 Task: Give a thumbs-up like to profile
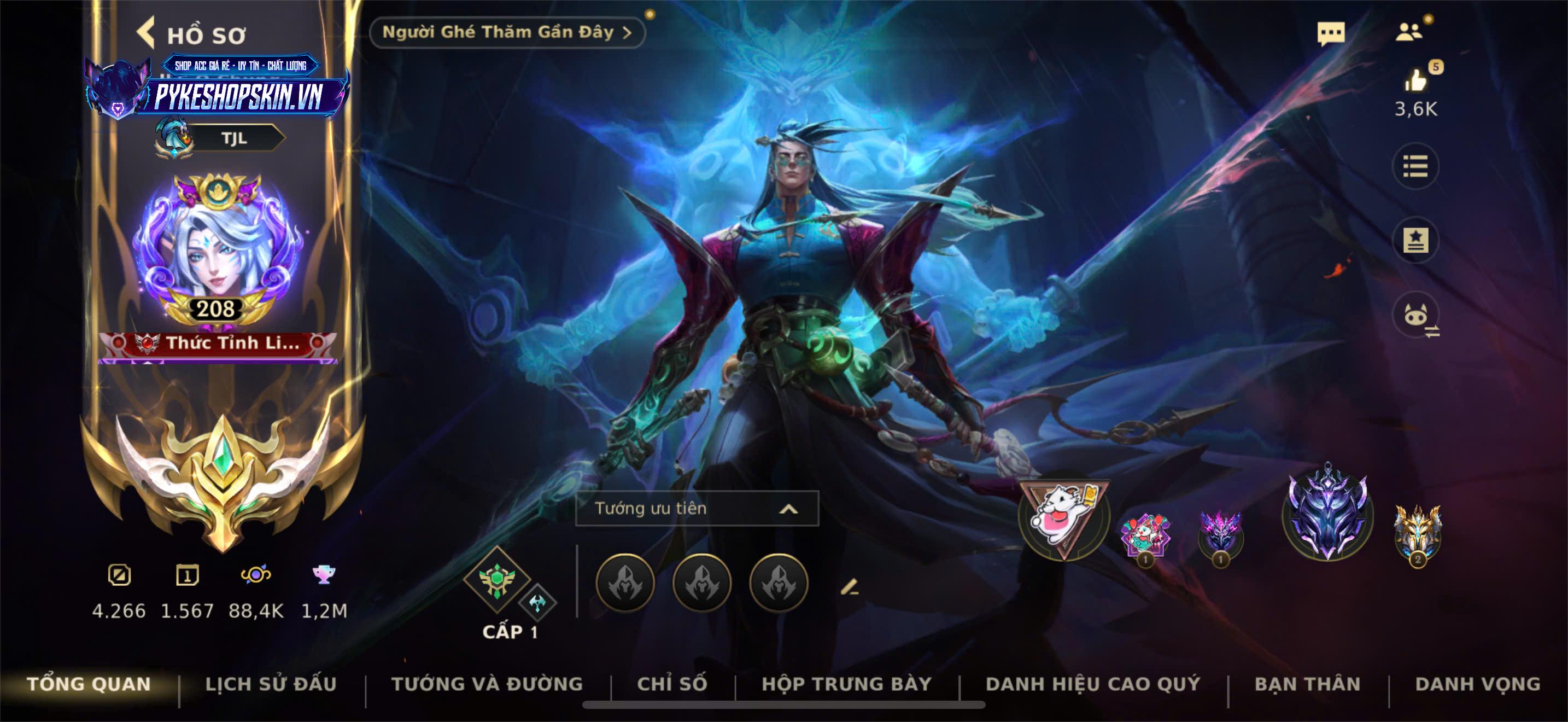[x=1416, y=81]
